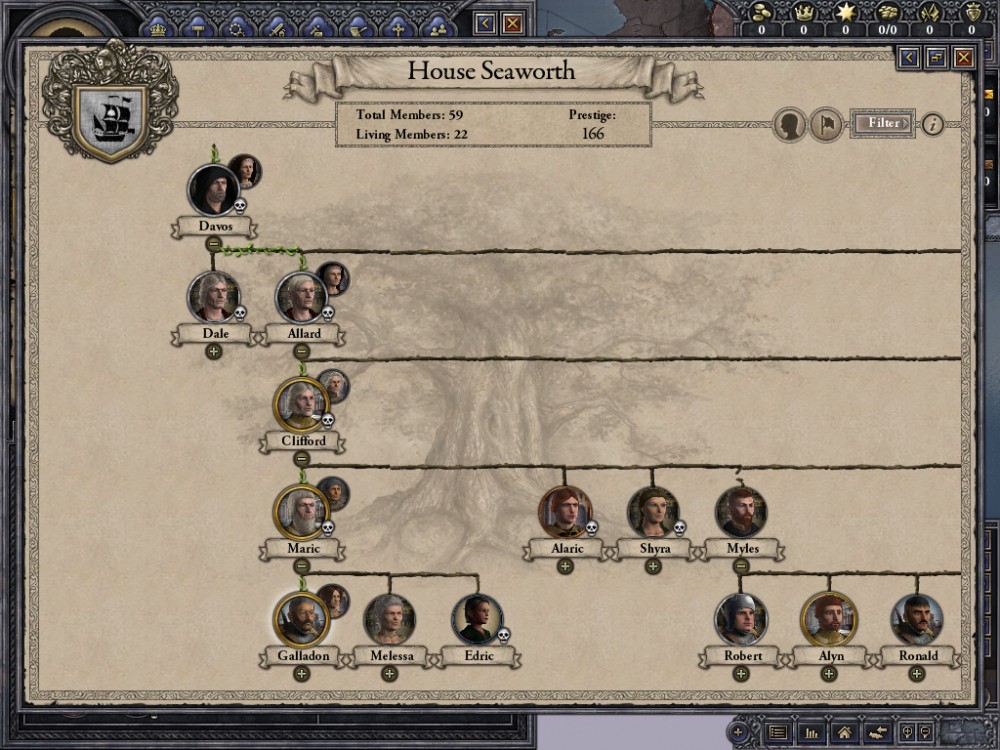Close the House Seaworth window
Viewport: 1000px width, 750px height.
point(963,58)
